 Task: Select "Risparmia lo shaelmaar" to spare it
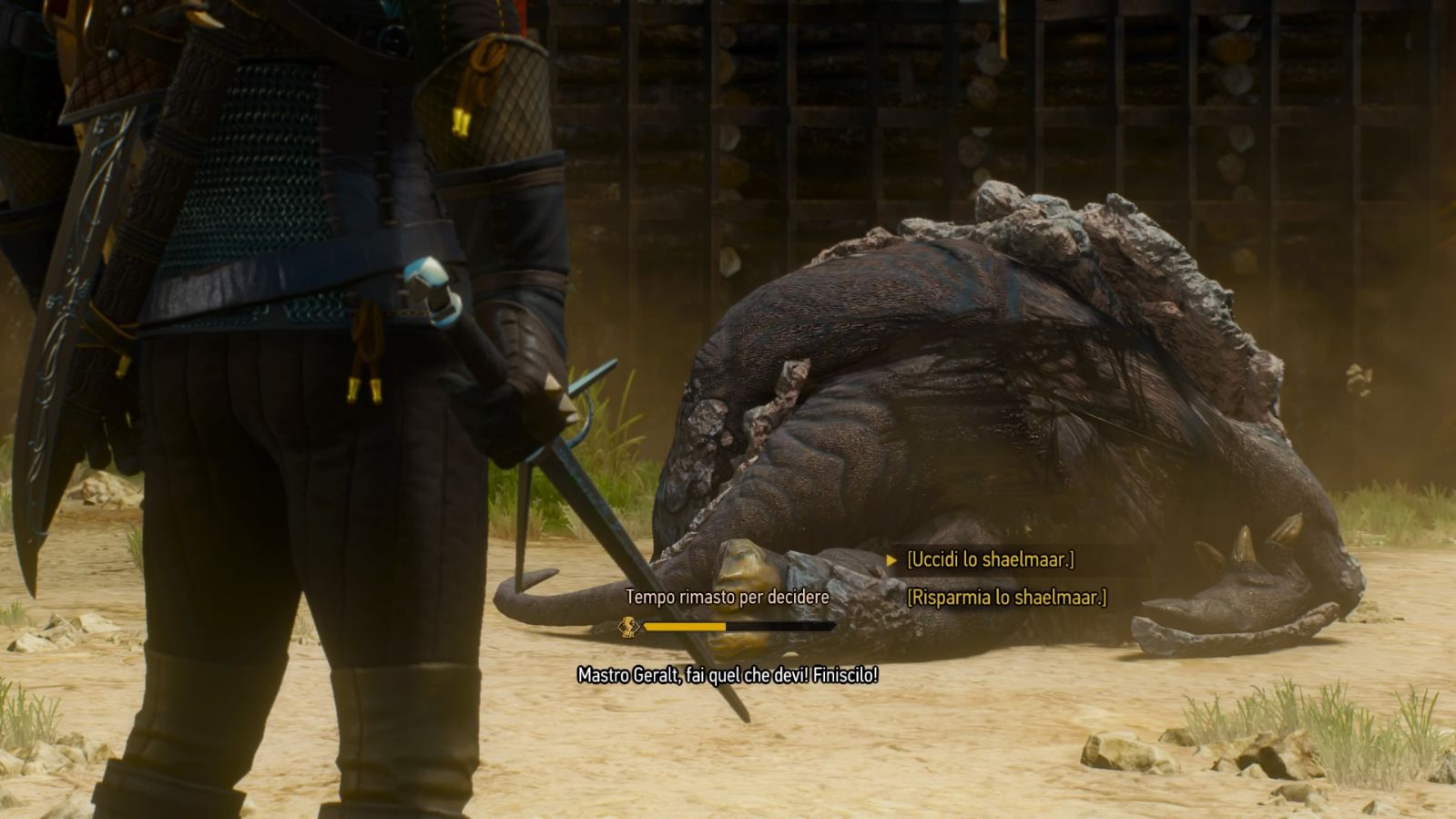coord(1006,598)
